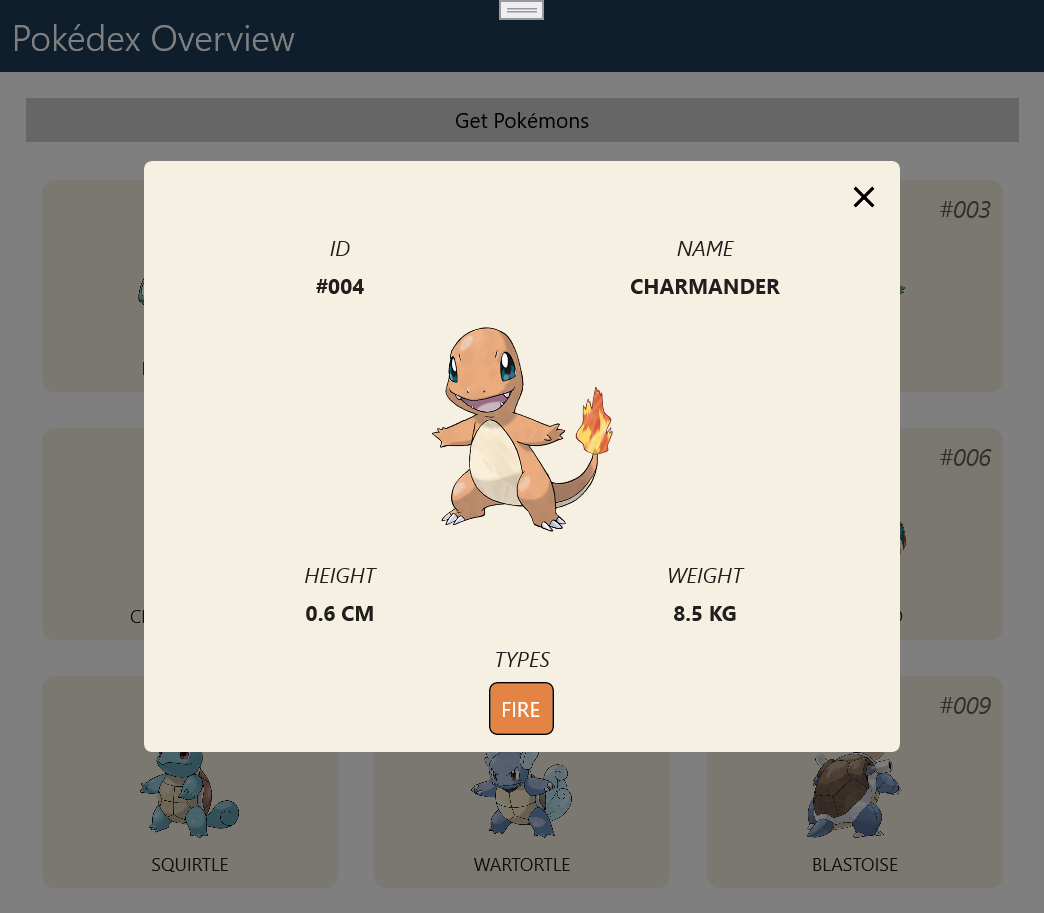Click the Get Pokémons button
The width and height of the screenshot is (1044, 913).
pos(522,121)
